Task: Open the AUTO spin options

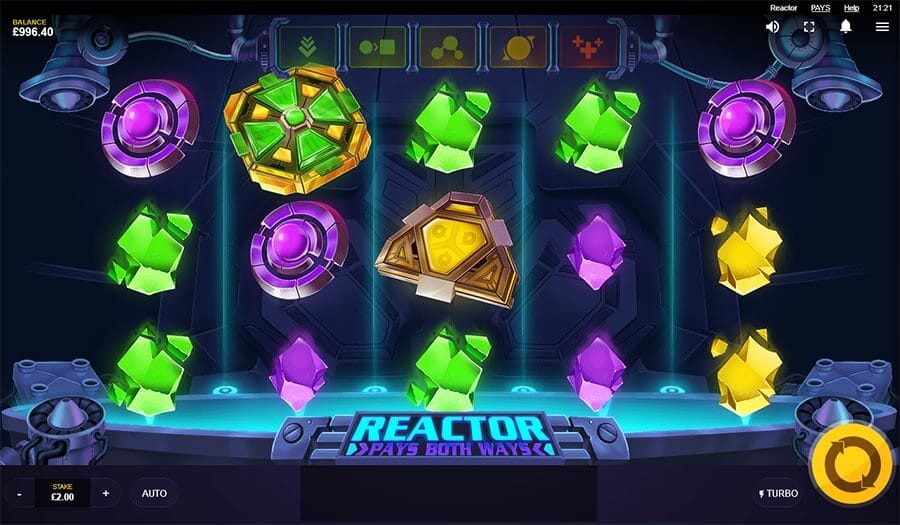Action: [154, 493]
